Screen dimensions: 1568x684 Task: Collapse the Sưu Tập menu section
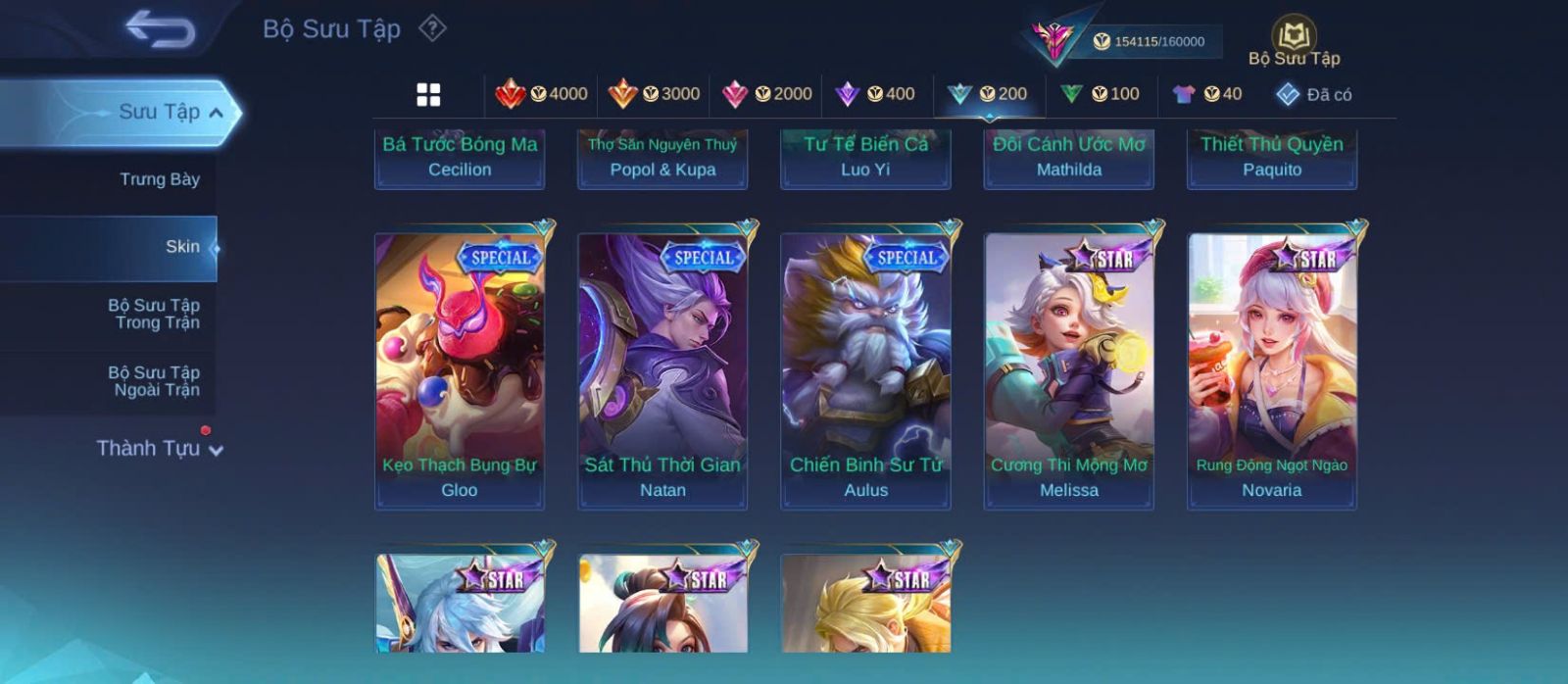click(x=216, y=113)
